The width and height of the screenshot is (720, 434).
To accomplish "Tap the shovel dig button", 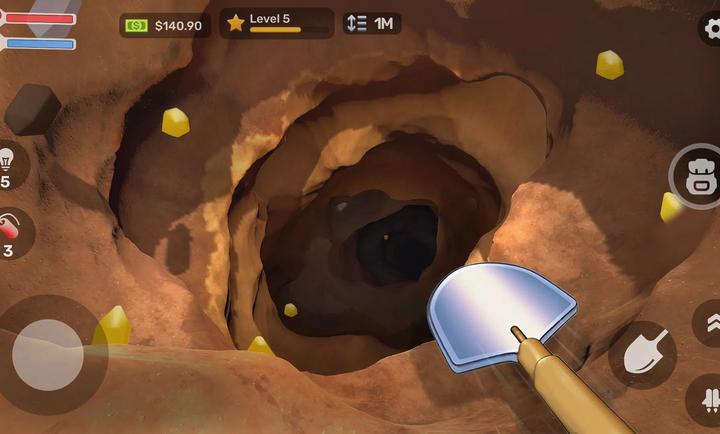I will pos(642,354).
